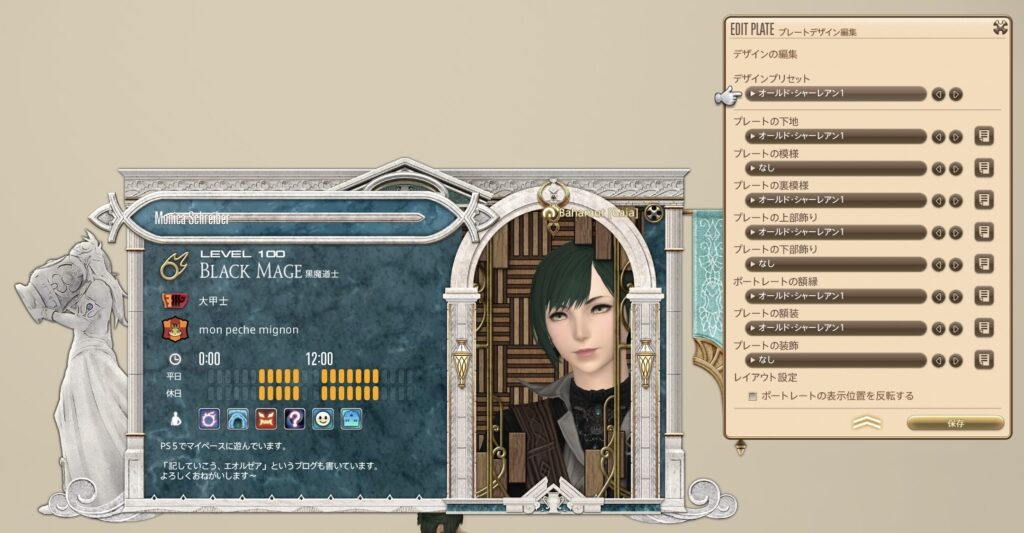Collapse the panel with the double-chevron arrow

866,424
